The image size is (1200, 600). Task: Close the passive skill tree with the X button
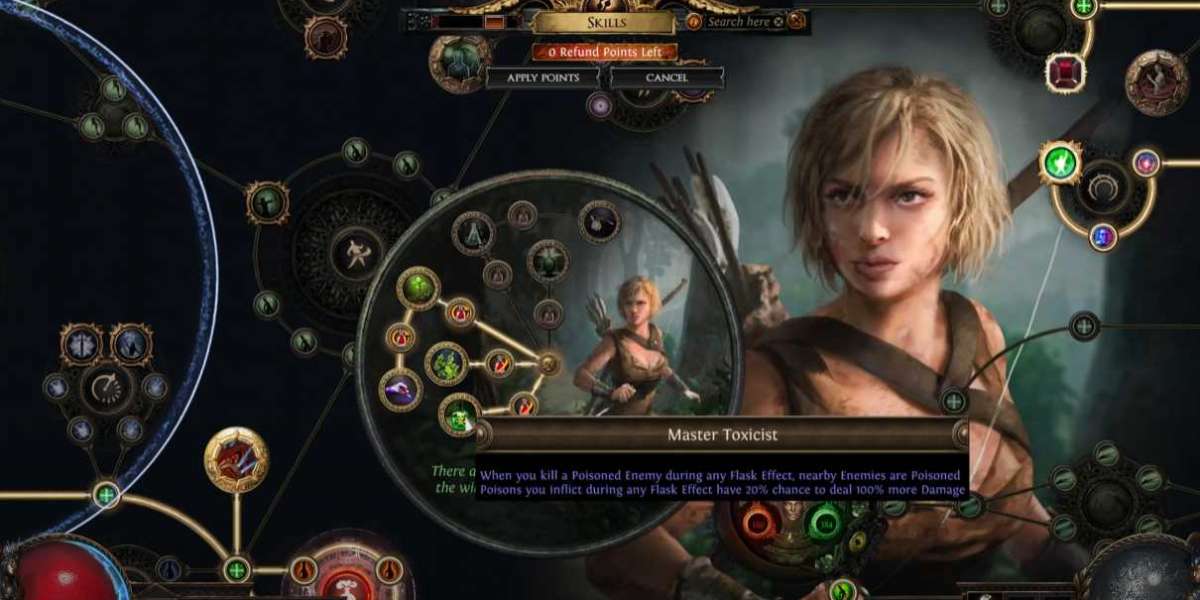(796, 20)
